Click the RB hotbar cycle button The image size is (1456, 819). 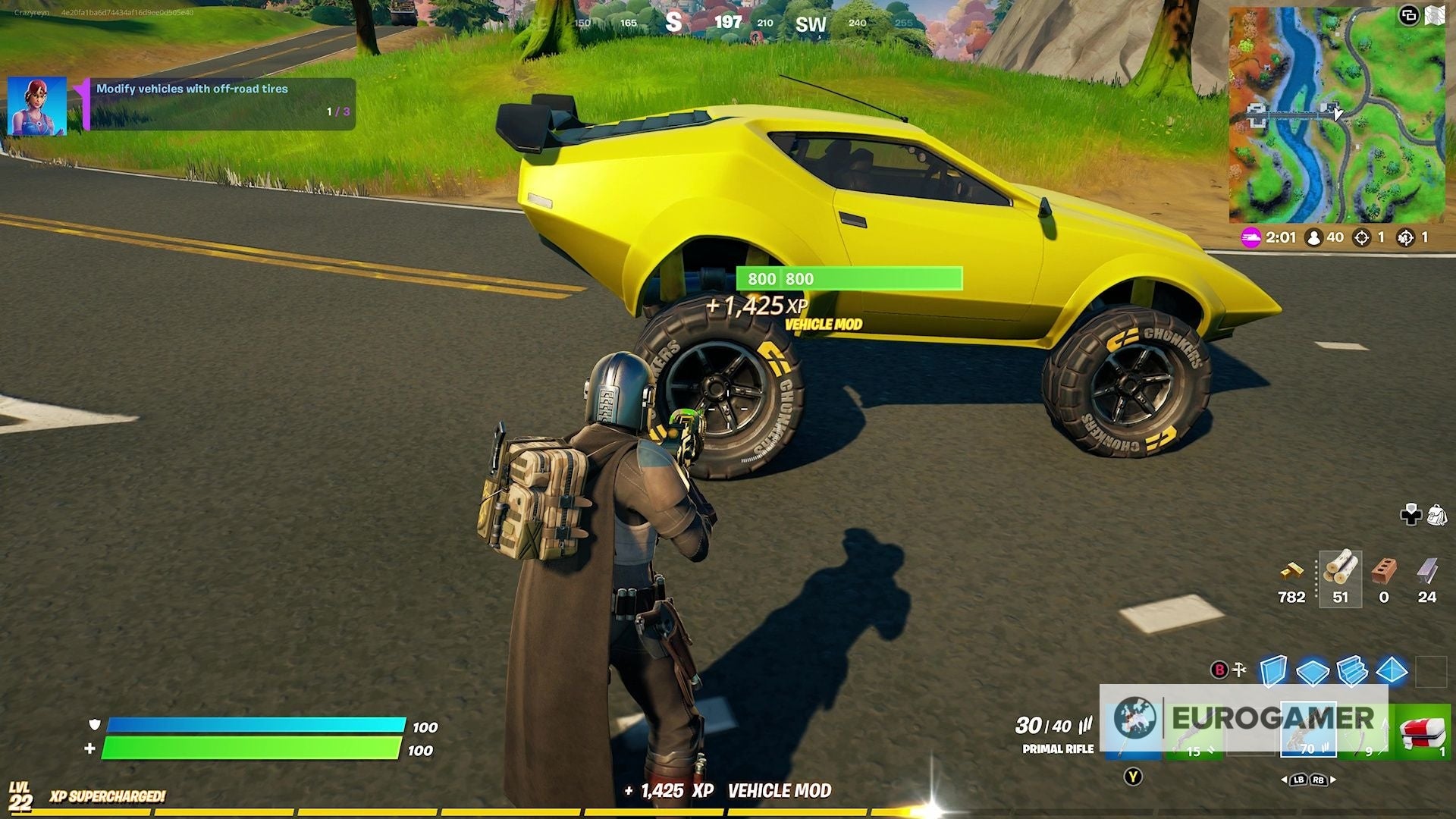(x=1319, y=780)
